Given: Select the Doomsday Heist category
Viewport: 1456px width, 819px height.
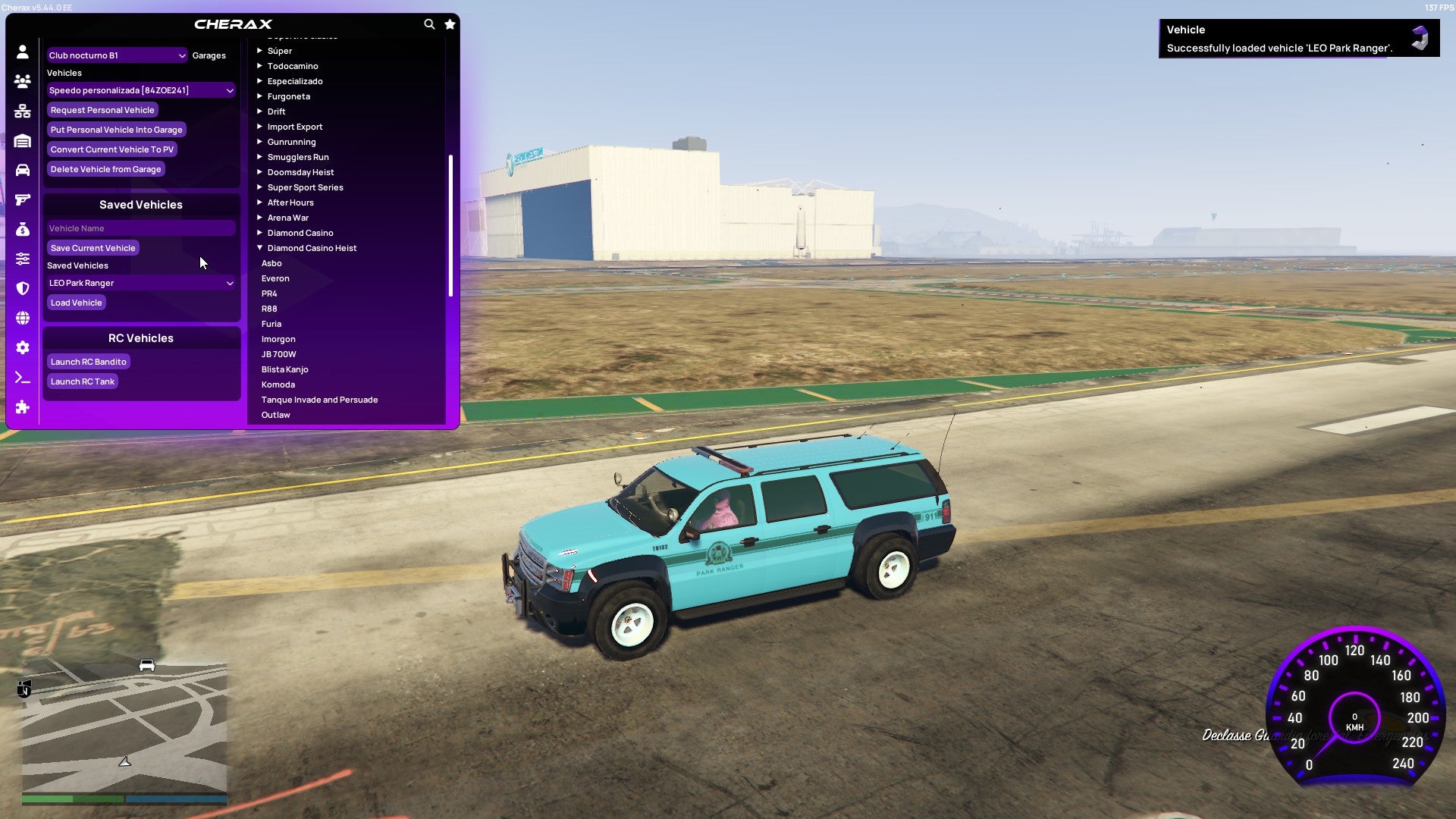Looking at the screenshot, I should (302, 172).
